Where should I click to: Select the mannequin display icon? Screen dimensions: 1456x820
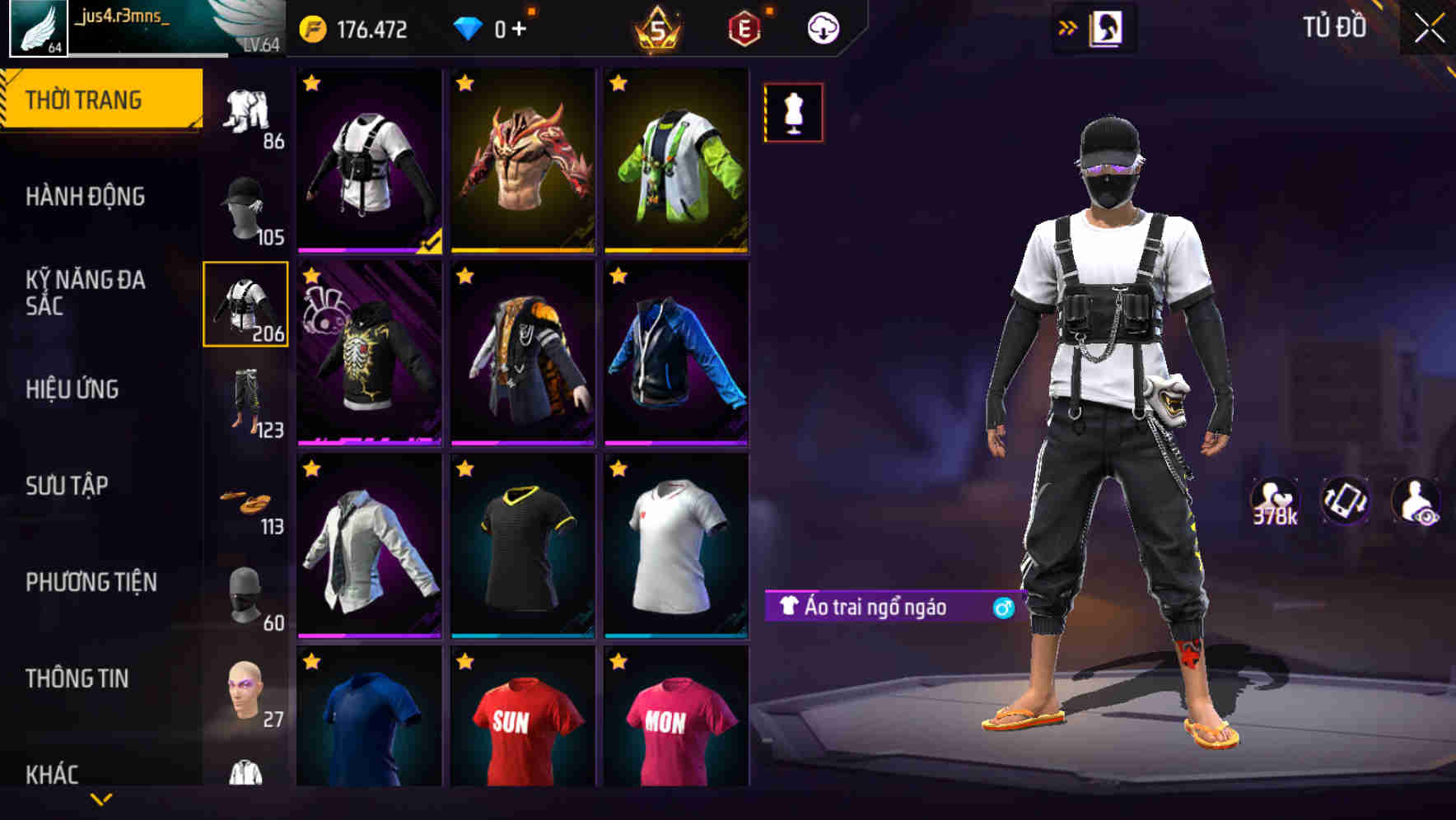click(792, 114)
